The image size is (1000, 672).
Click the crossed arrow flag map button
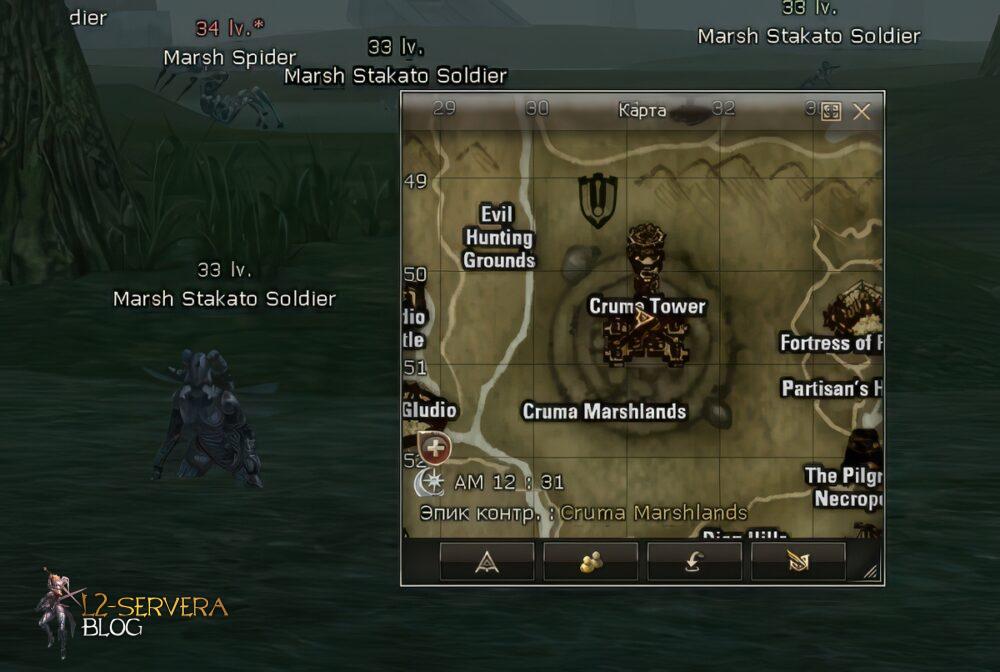(x=798, y=561)
